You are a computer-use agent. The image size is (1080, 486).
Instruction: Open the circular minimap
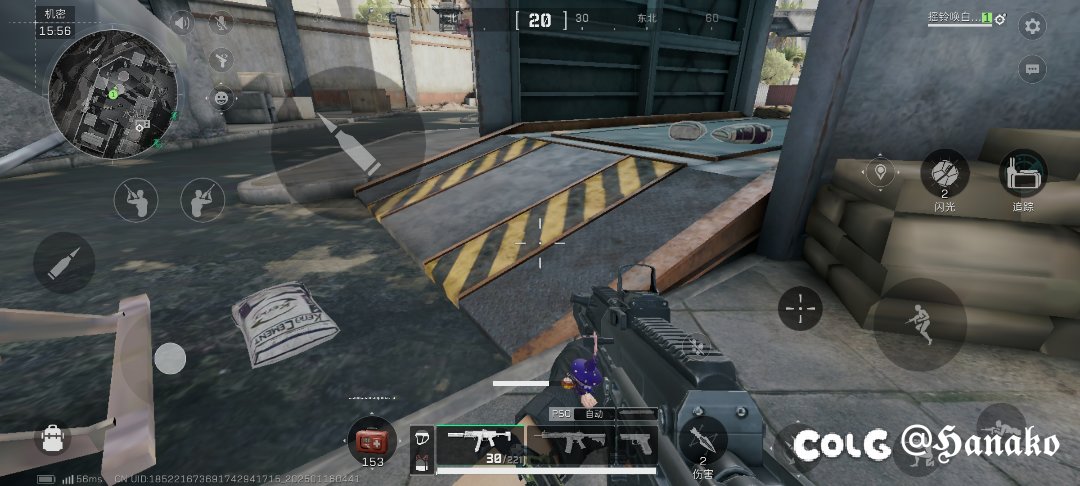[x=112, y=92]
